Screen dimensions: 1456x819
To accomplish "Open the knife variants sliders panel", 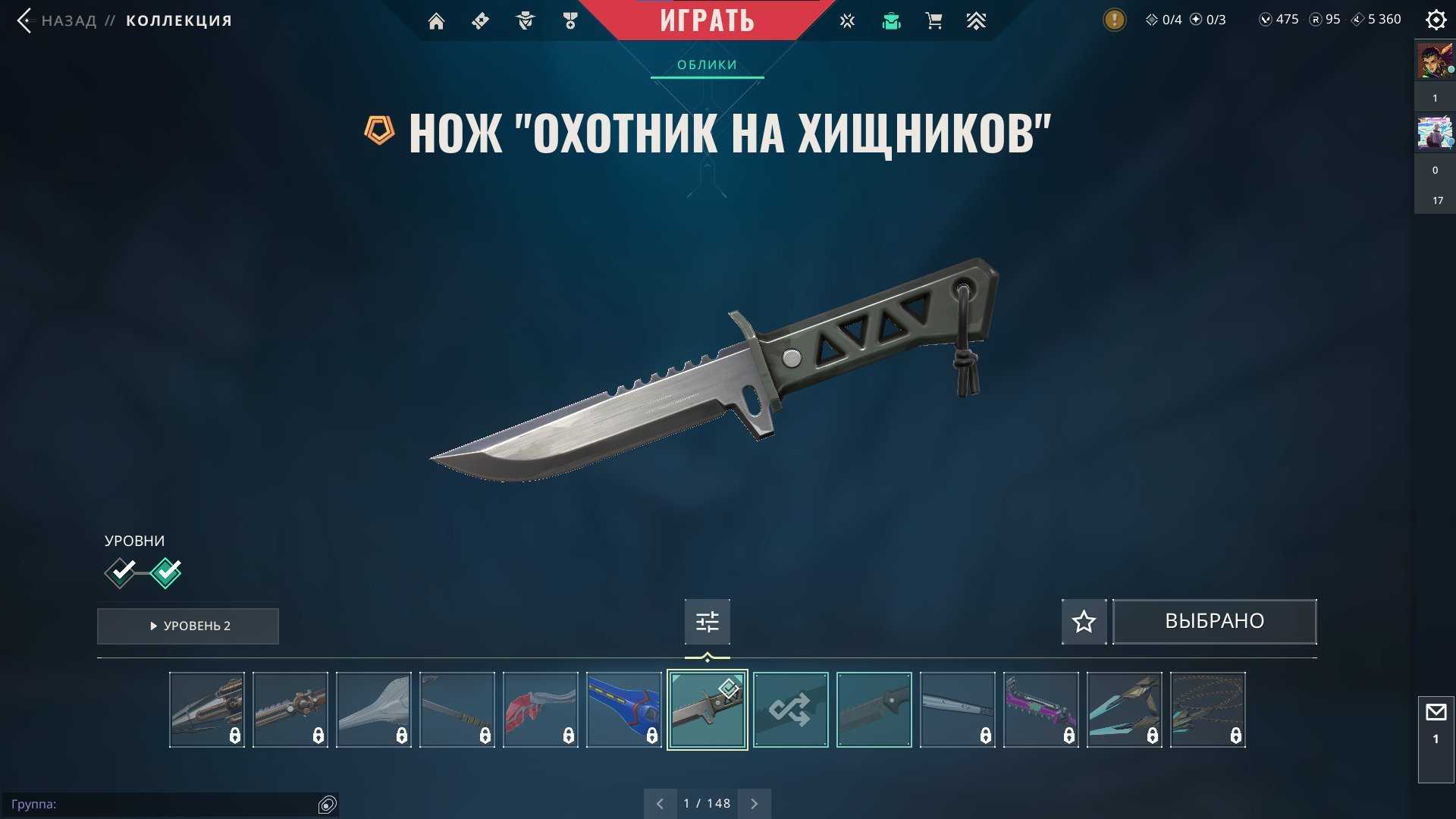I will 707,621.
